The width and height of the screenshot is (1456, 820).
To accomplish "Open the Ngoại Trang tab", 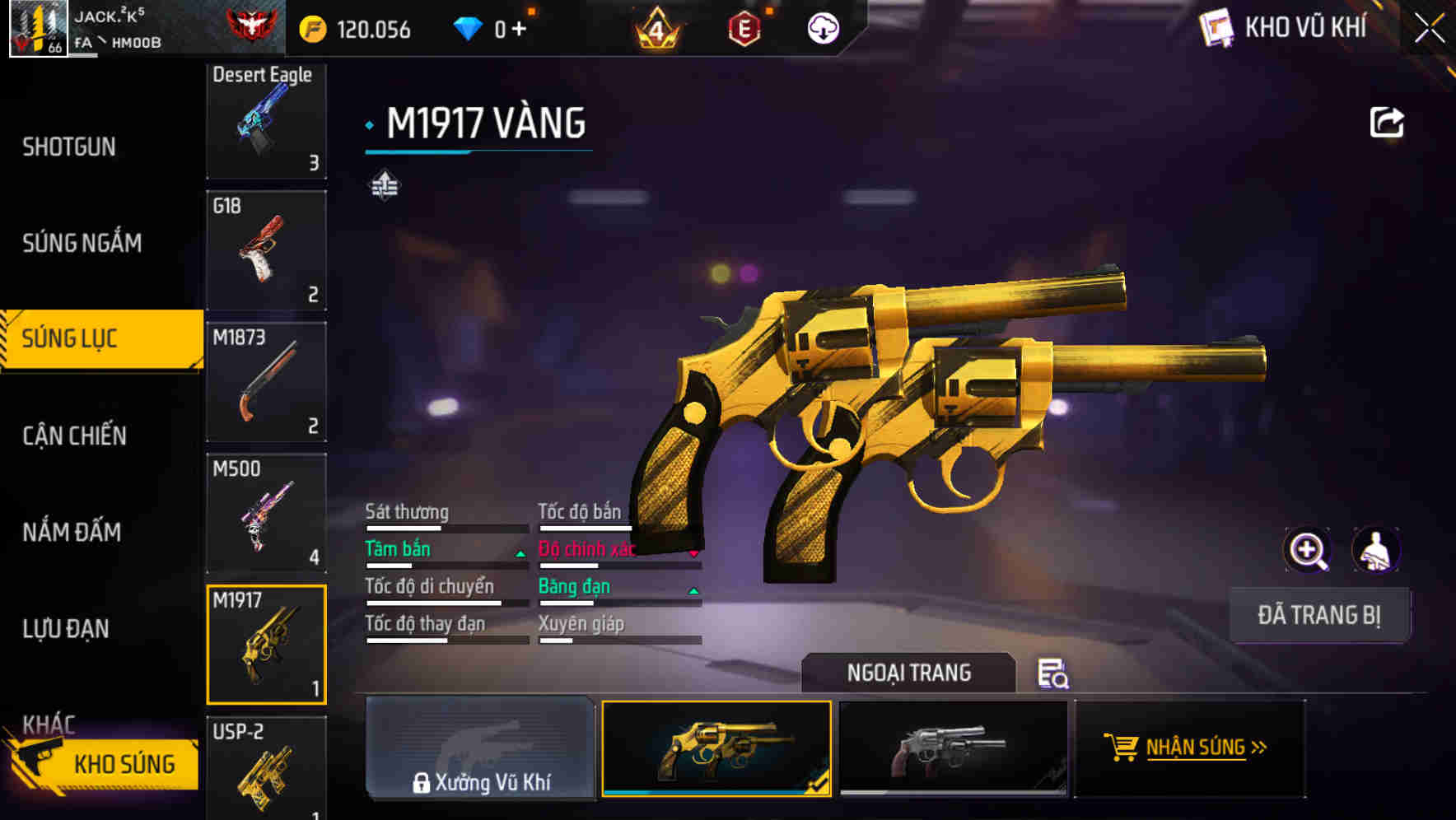I will click(x=909, y=673).
